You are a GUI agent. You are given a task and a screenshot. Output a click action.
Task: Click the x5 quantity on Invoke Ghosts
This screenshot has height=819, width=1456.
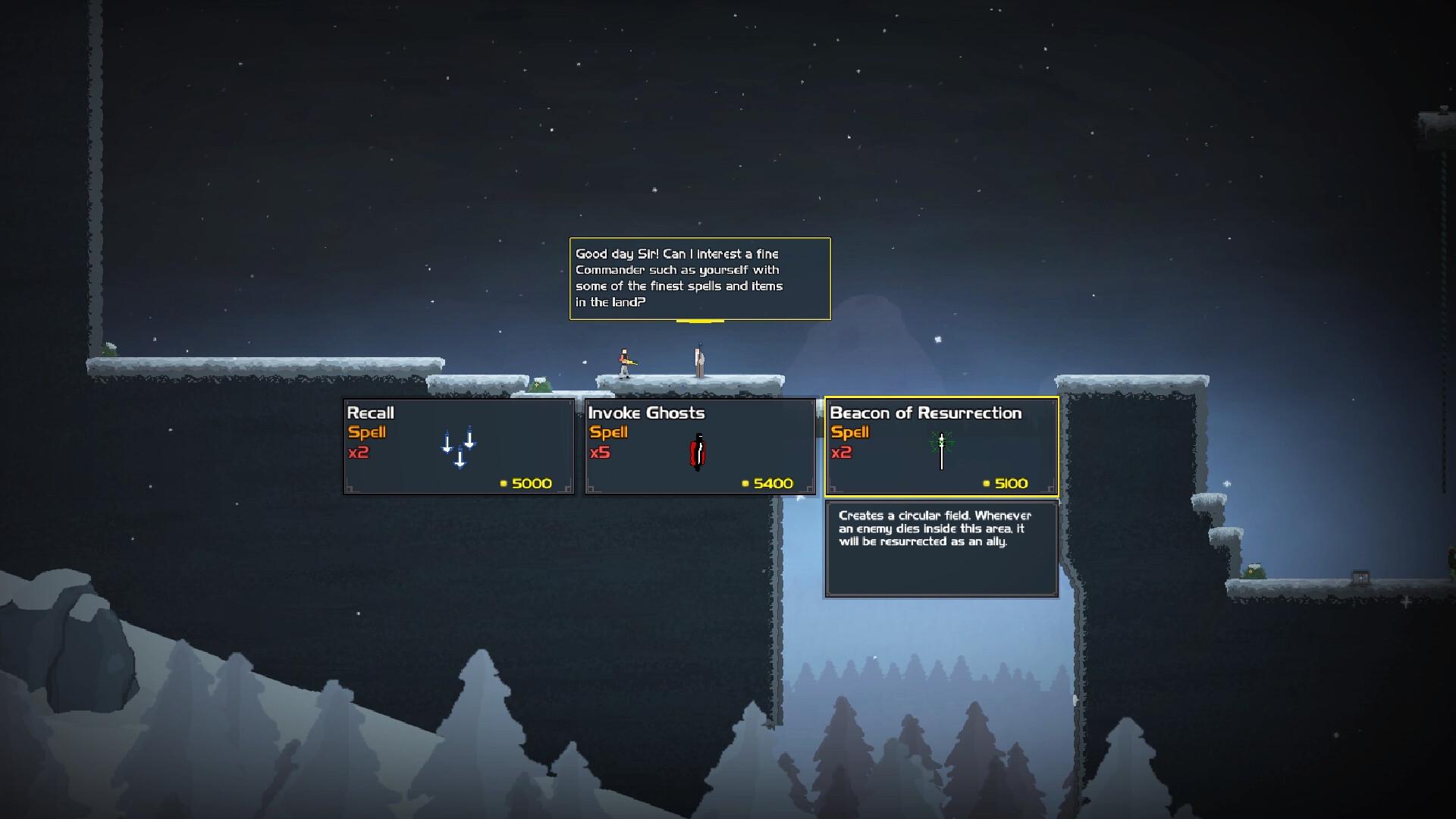(x=601, y=452)
